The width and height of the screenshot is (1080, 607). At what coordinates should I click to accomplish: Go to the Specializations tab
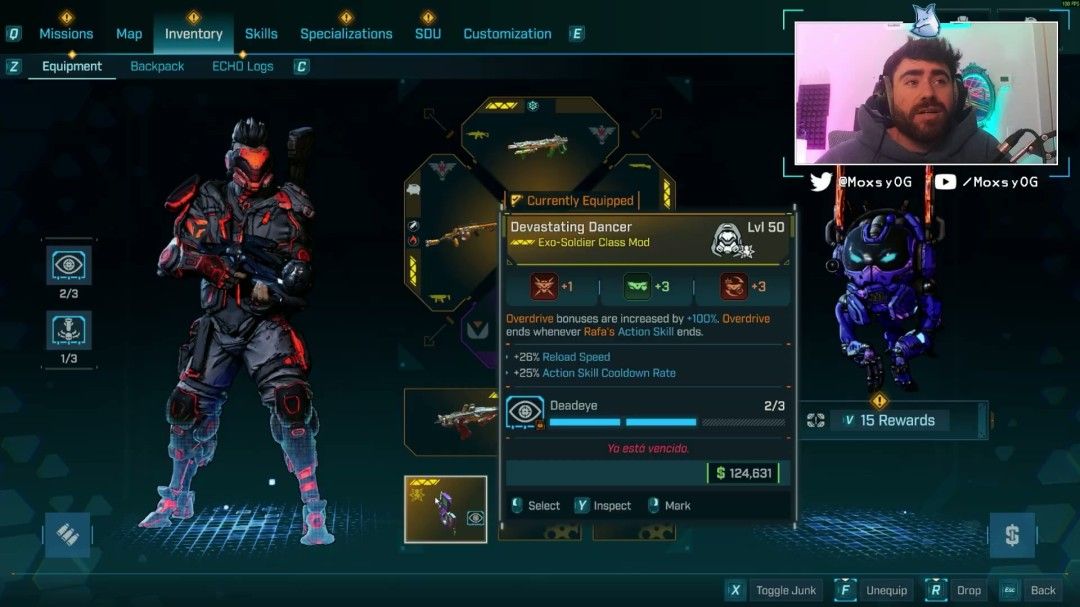point(346,34)
